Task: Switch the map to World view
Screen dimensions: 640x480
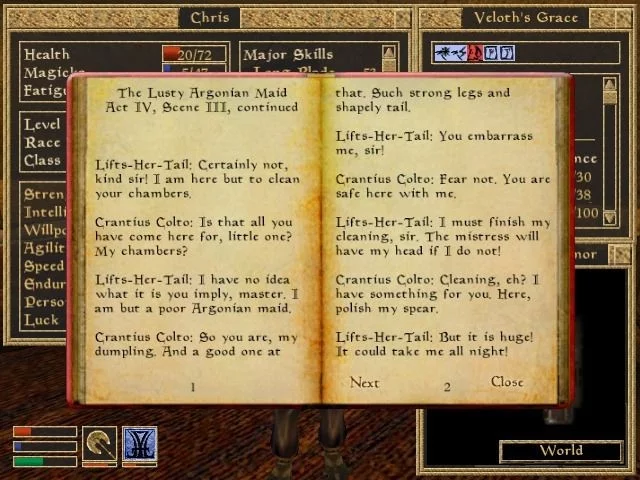Action: click(560, 451)
